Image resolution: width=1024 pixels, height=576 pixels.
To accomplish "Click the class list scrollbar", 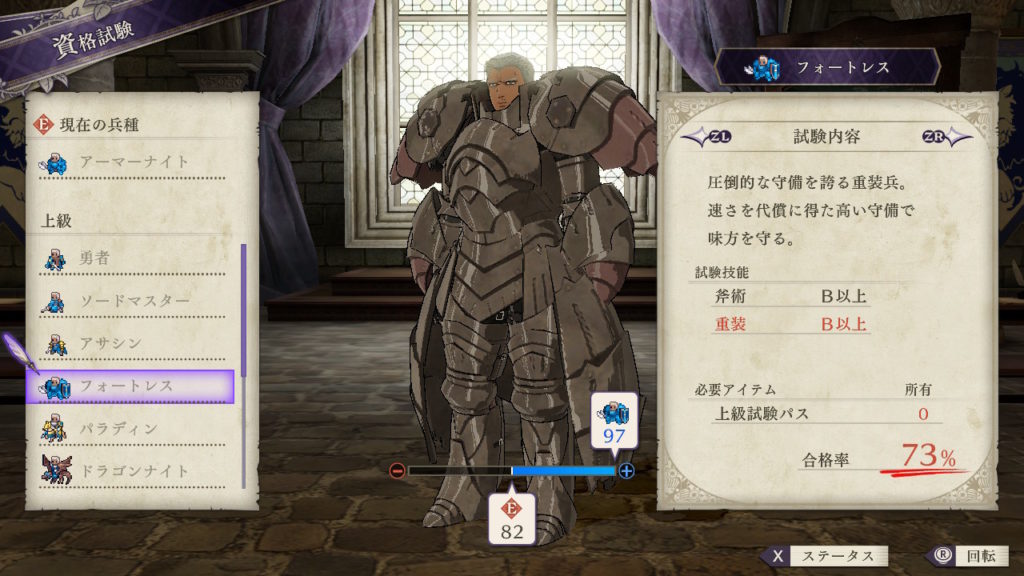I will (243, 365).
